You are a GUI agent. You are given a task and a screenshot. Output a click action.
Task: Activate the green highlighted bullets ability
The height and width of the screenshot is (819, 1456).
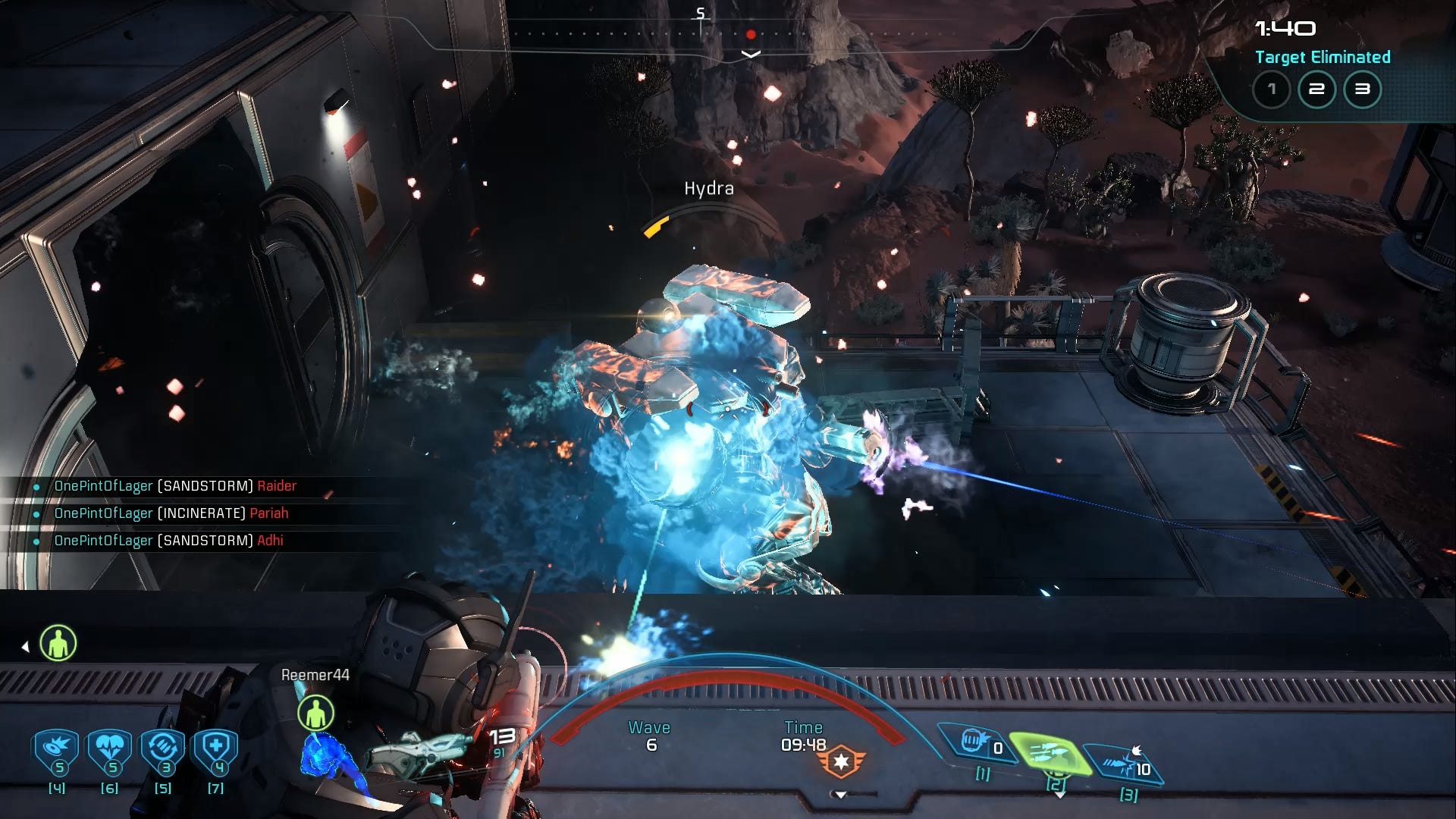click(x=1054, y=755)
